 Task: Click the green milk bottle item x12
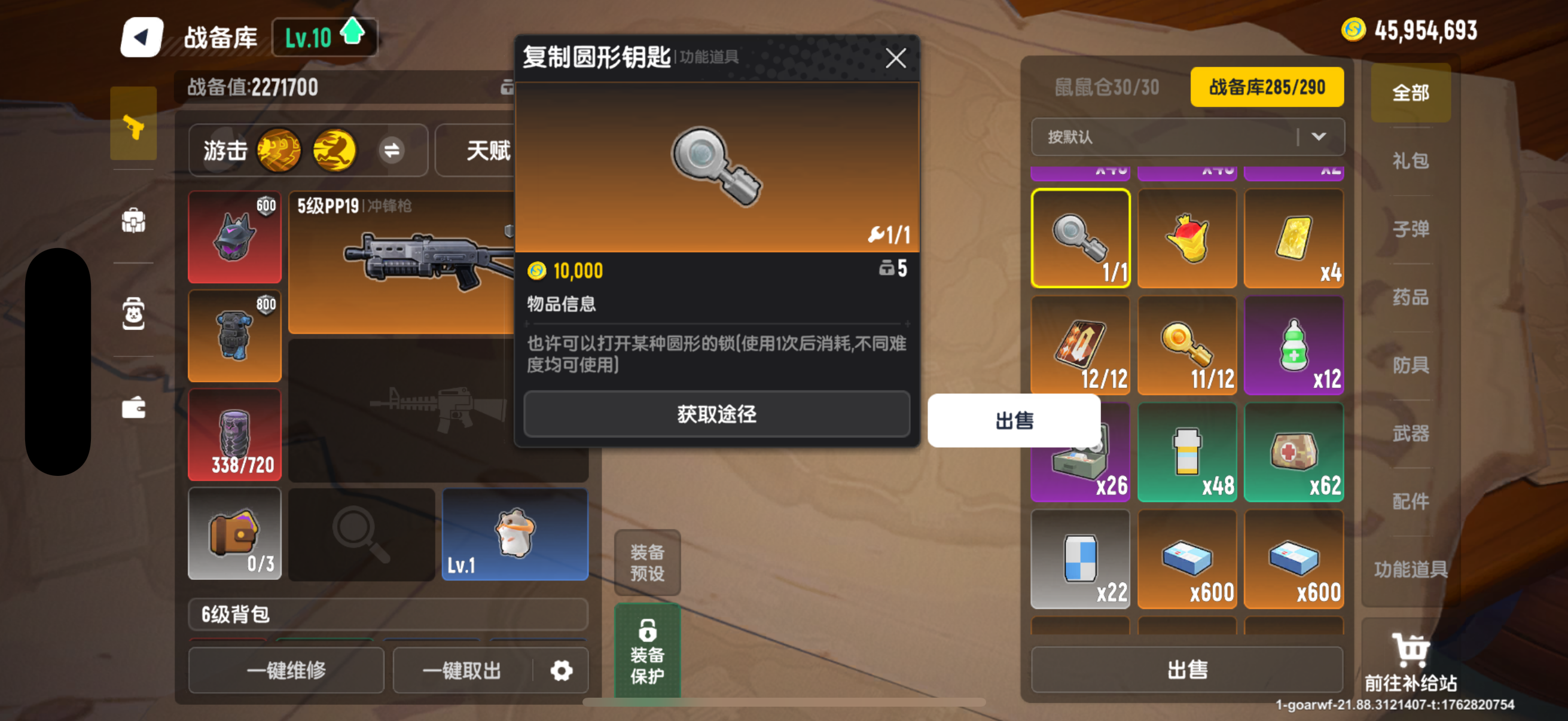(1294, 346)
